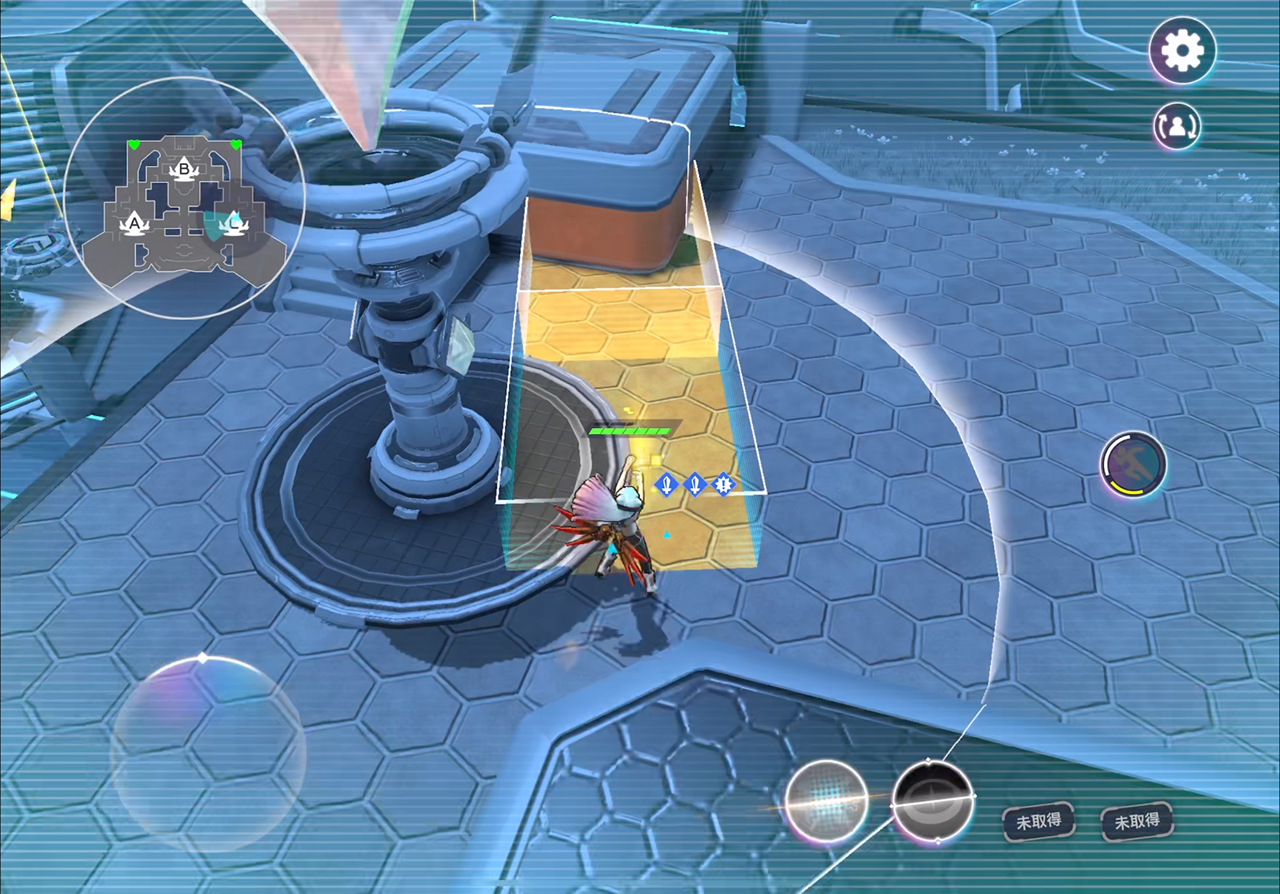The height and width of the screenshot is (894, 1280).
Task: Activate the running figure dash skill
Action: (x=1133, y=464)
